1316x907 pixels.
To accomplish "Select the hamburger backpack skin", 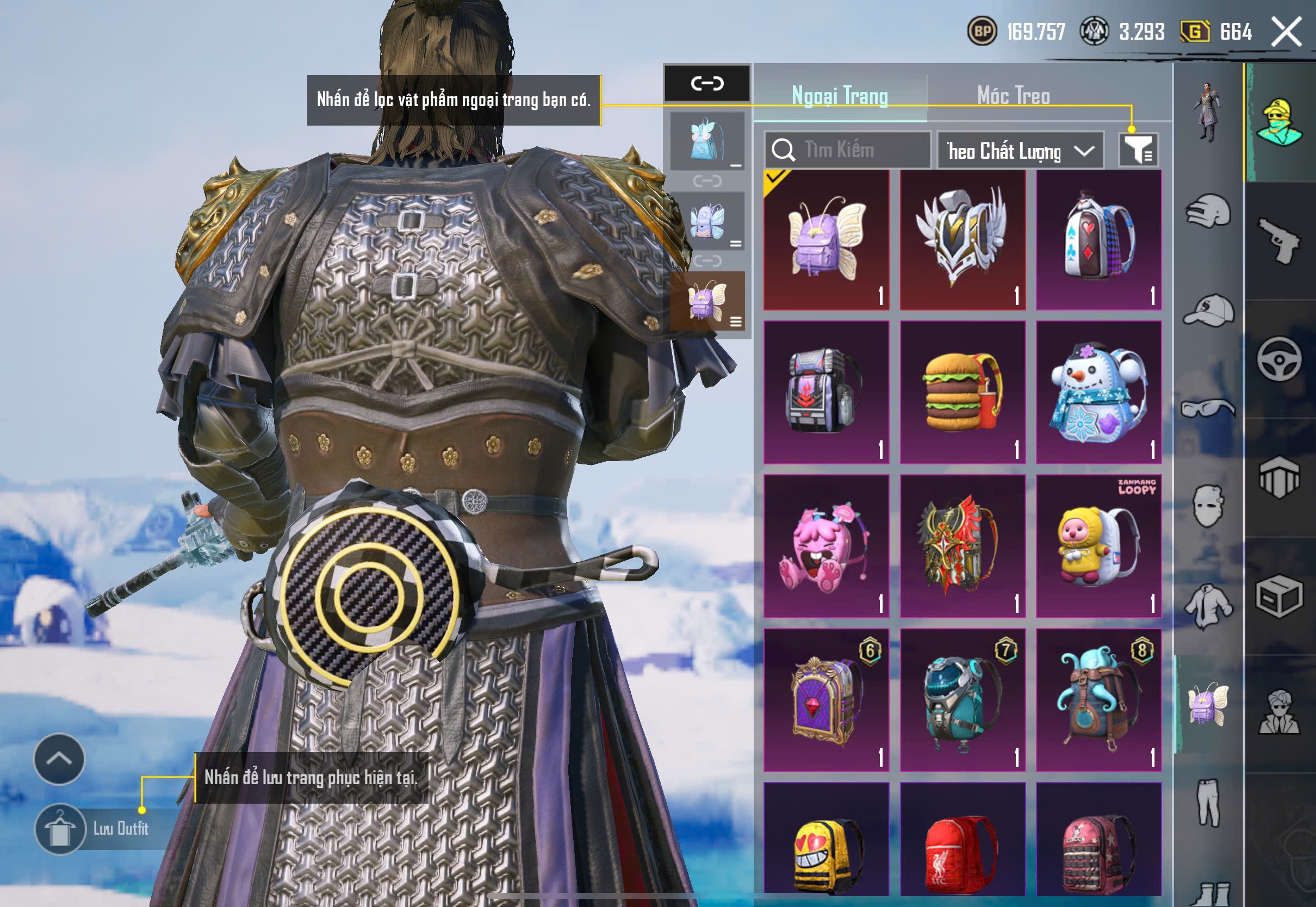I will [x=963, y=392].
